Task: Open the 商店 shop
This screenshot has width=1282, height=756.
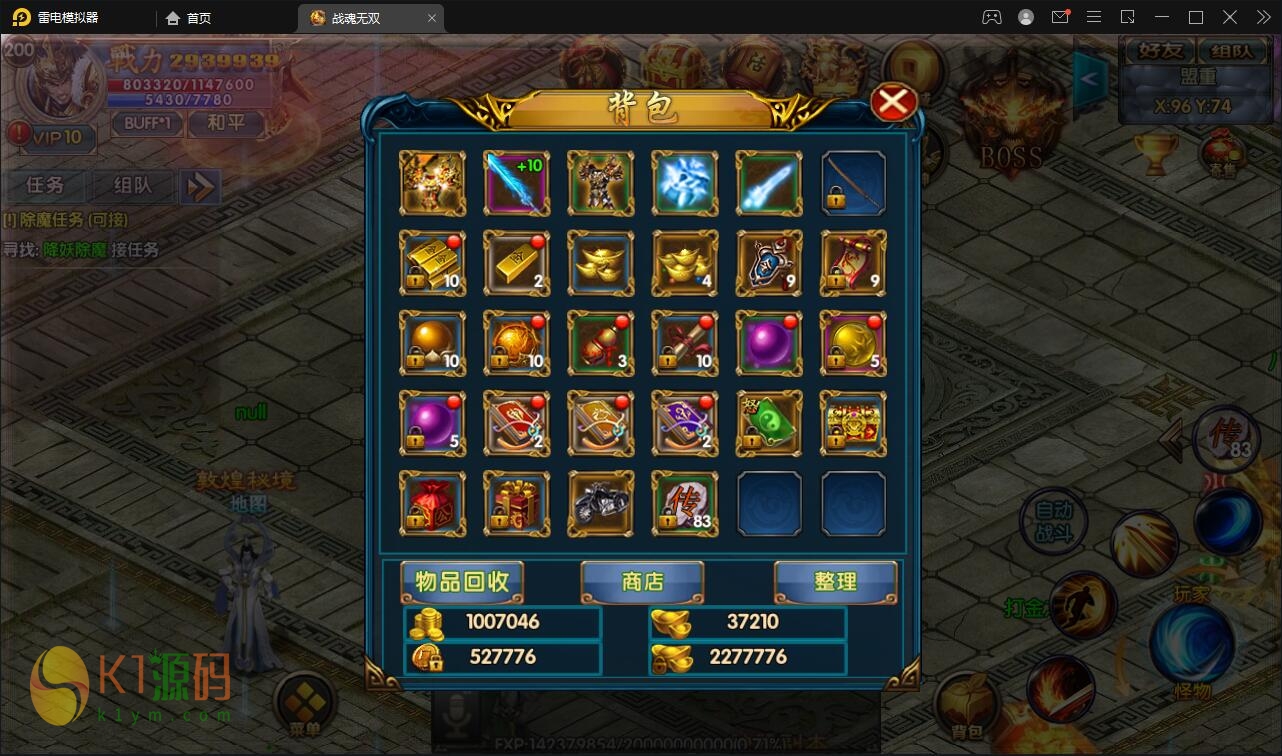Action: (642, 582)
